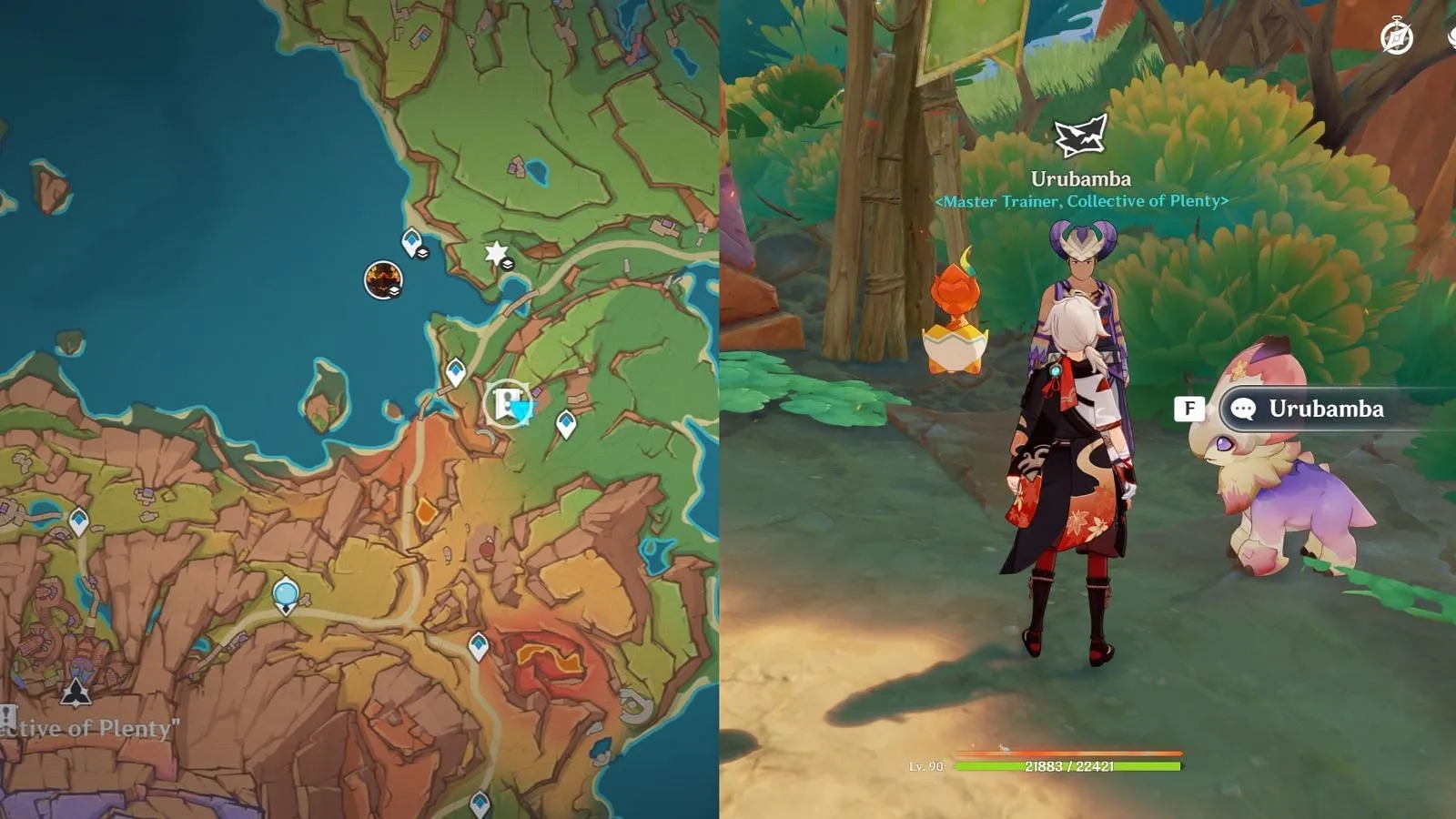Image resolution: width=1456 pixels, height=819 pixels.
Task: Click the teleport waypoint on the left shoreline
Action: coord(78,520)
